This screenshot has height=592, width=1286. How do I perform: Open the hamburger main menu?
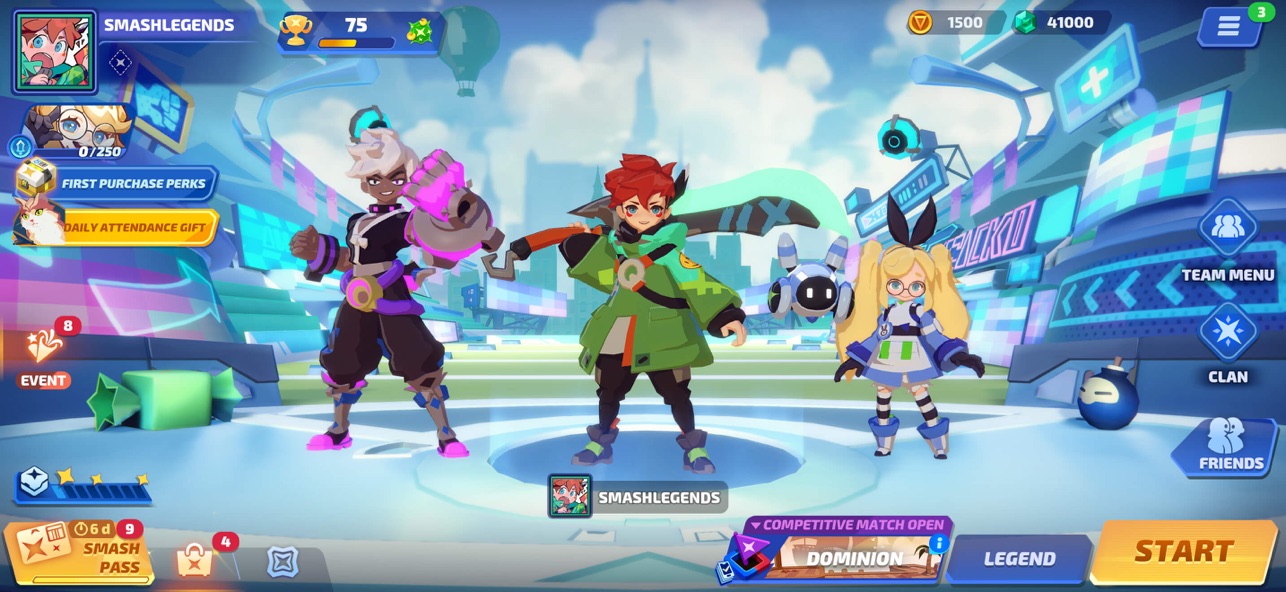(x=1229, y=27)
